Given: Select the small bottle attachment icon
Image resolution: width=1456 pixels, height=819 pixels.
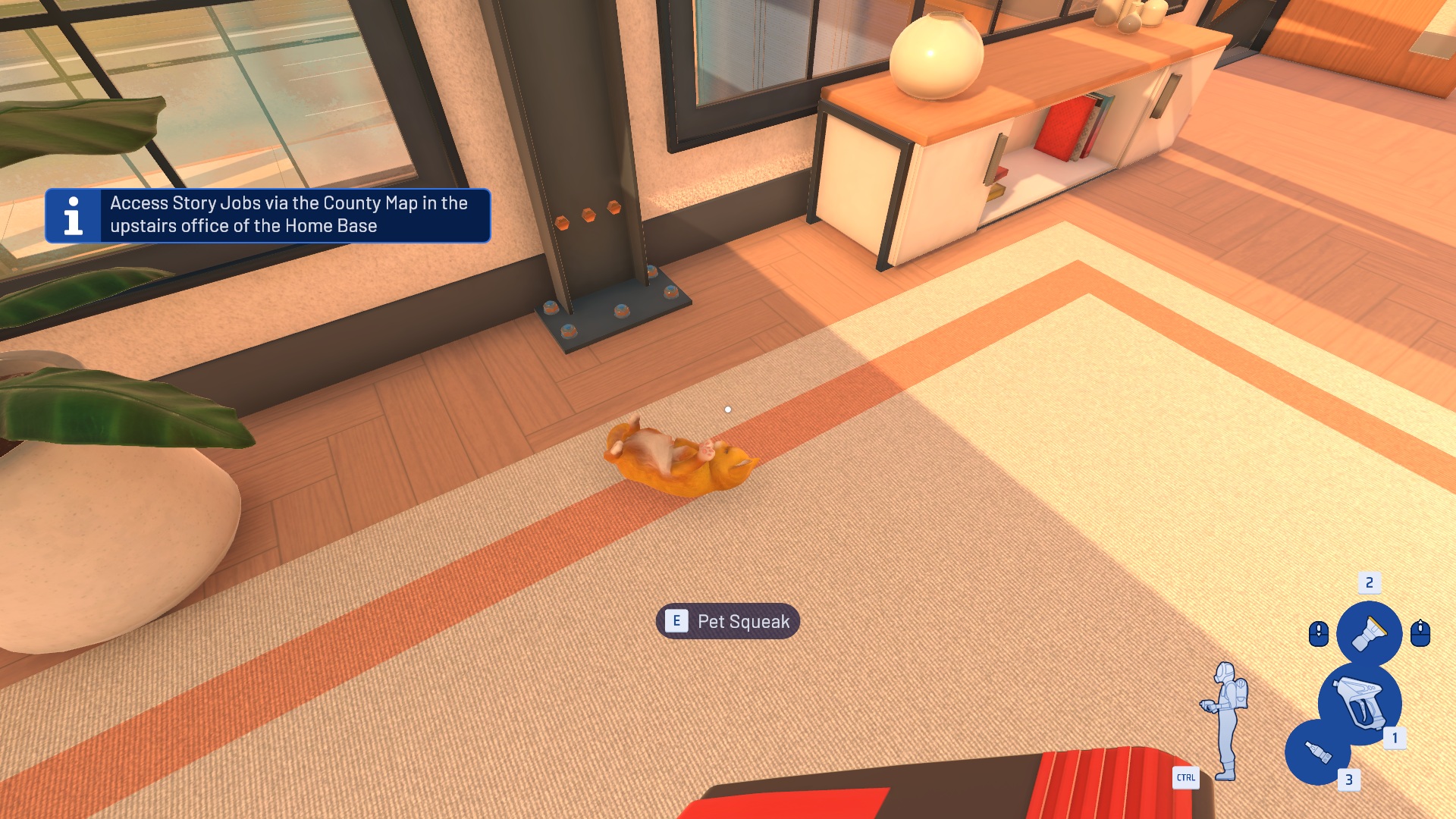Looking at the screenshot, I should click(x=1318, y=752).
